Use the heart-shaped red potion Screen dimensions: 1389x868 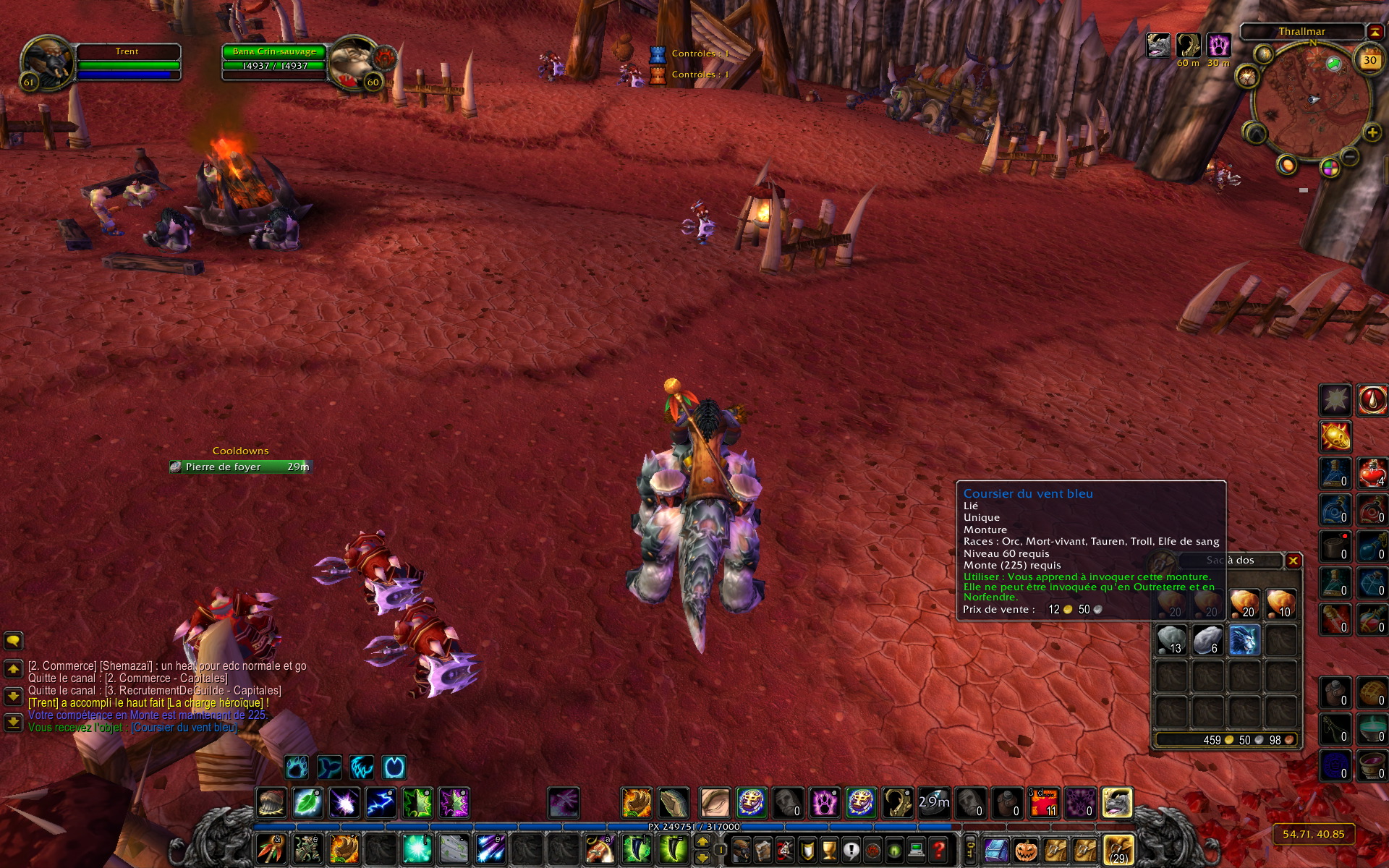click(x=1371, y=473)
